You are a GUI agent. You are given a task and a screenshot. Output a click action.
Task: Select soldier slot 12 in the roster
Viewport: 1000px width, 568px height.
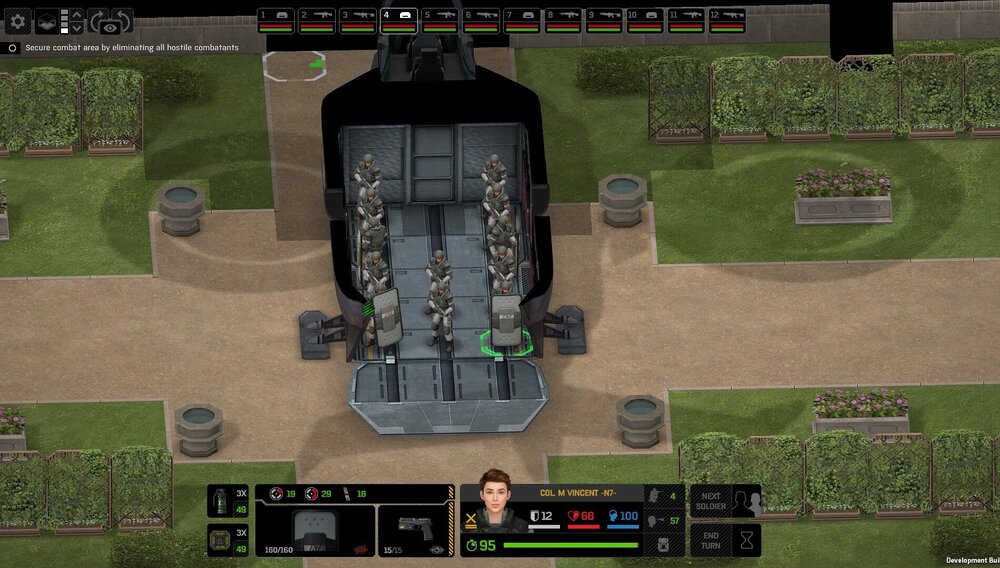(x=727, y=20)
